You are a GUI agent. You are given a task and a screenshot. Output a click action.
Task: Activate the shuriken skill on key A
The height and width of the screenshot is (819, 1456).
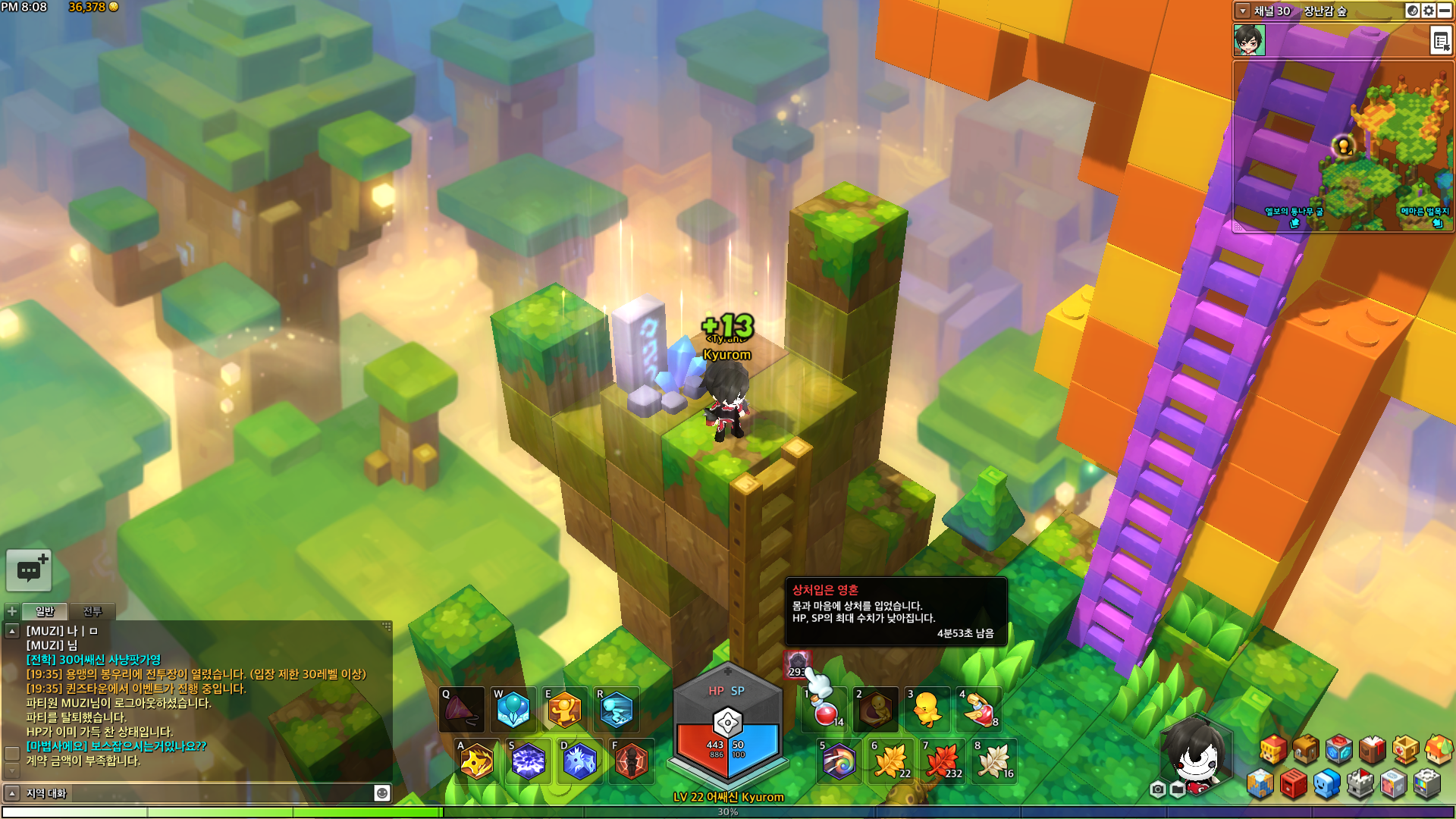pyautogui.click(x=477, y=761)
